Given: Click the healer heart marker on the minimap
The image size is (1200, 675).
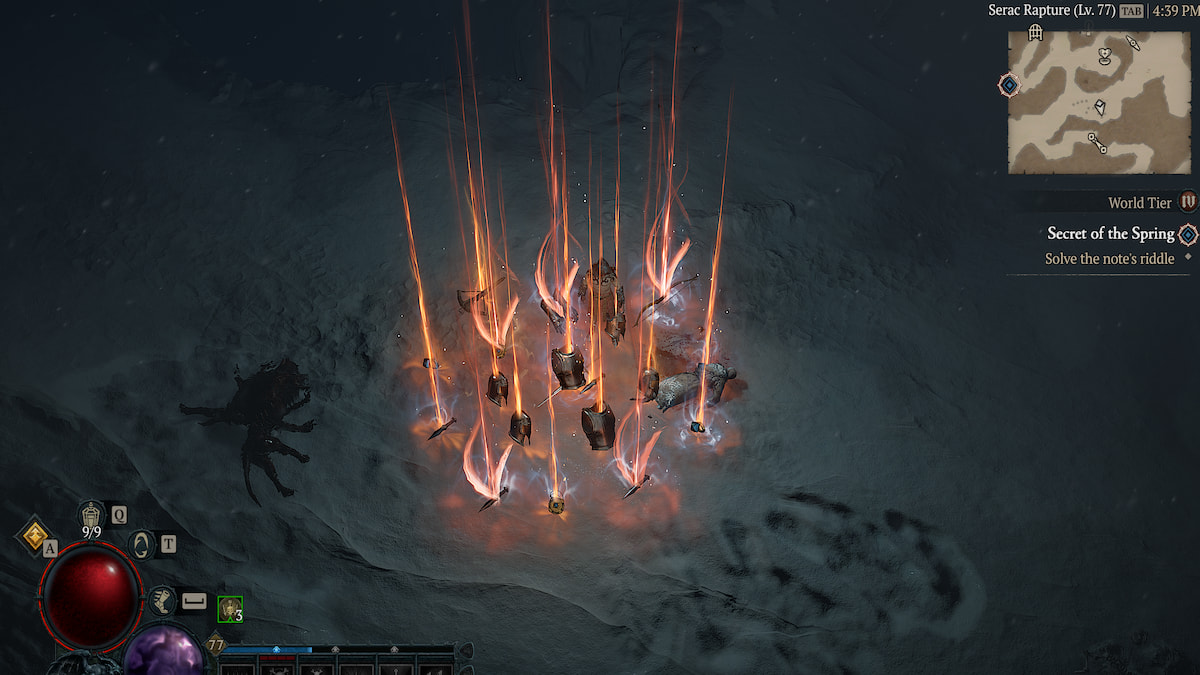Looking at the screenshot, I should (x=1104, y=54).
